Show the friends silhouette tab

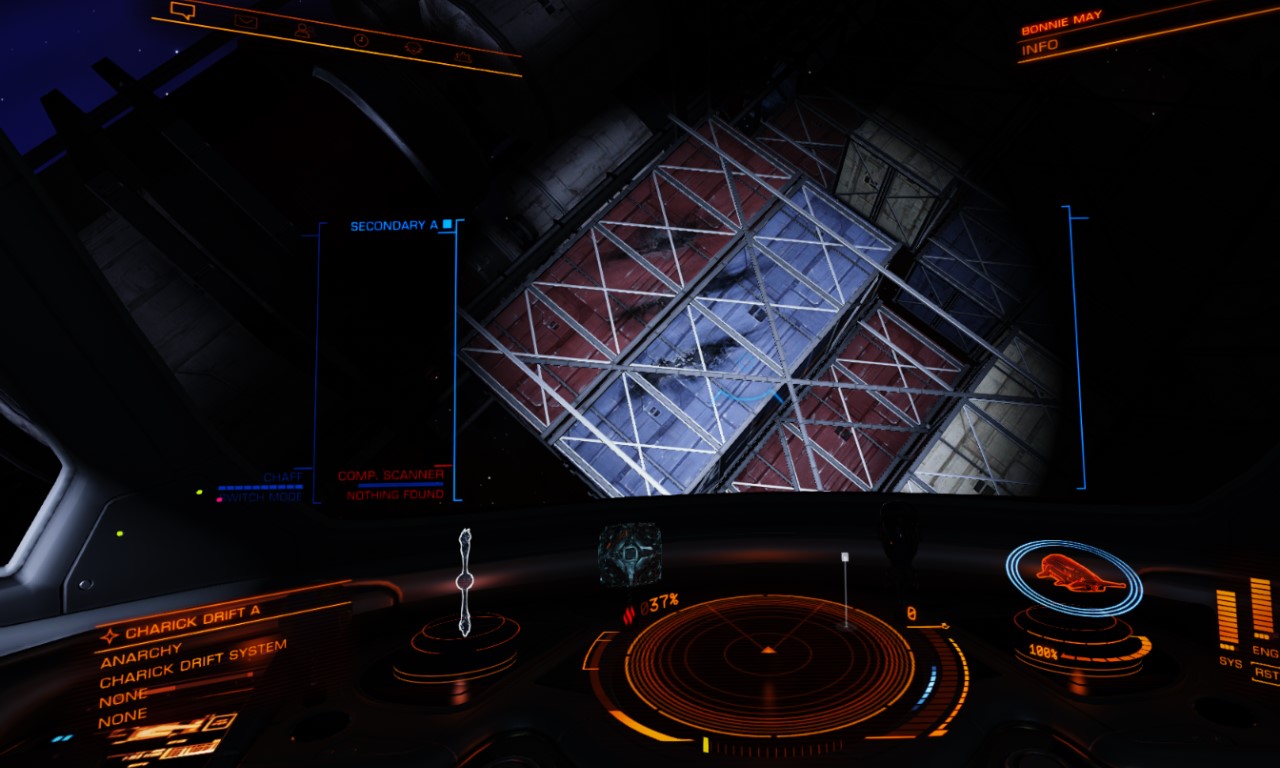[x=302, y=31]
